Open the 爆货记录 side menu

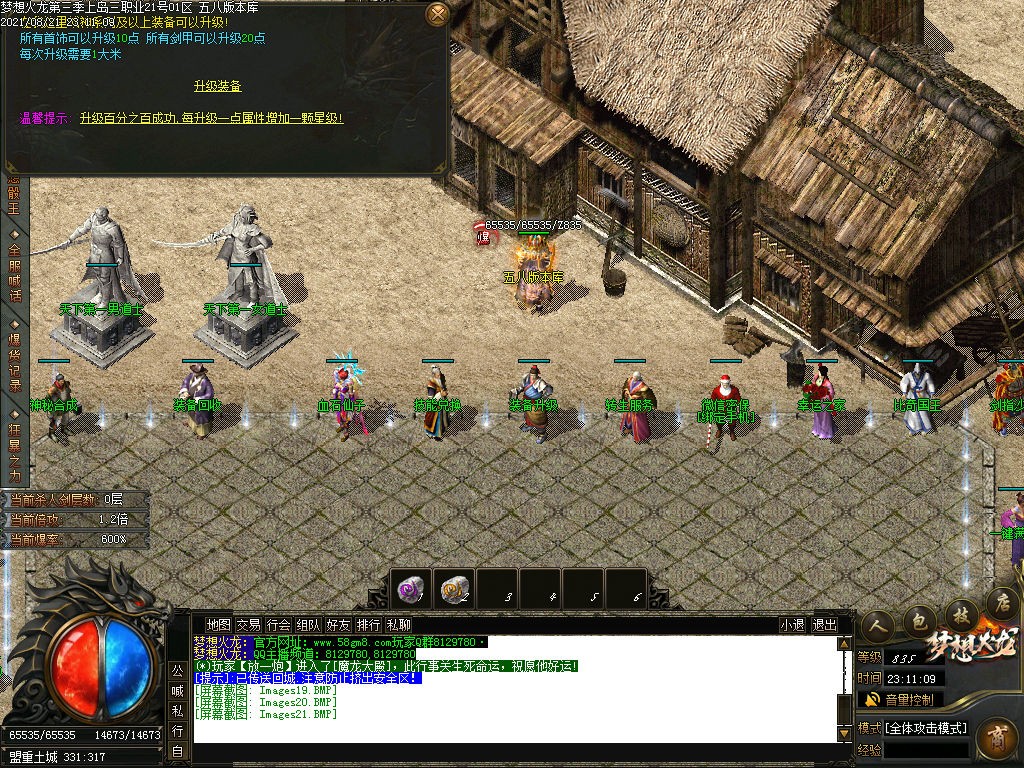click(14, 356)
